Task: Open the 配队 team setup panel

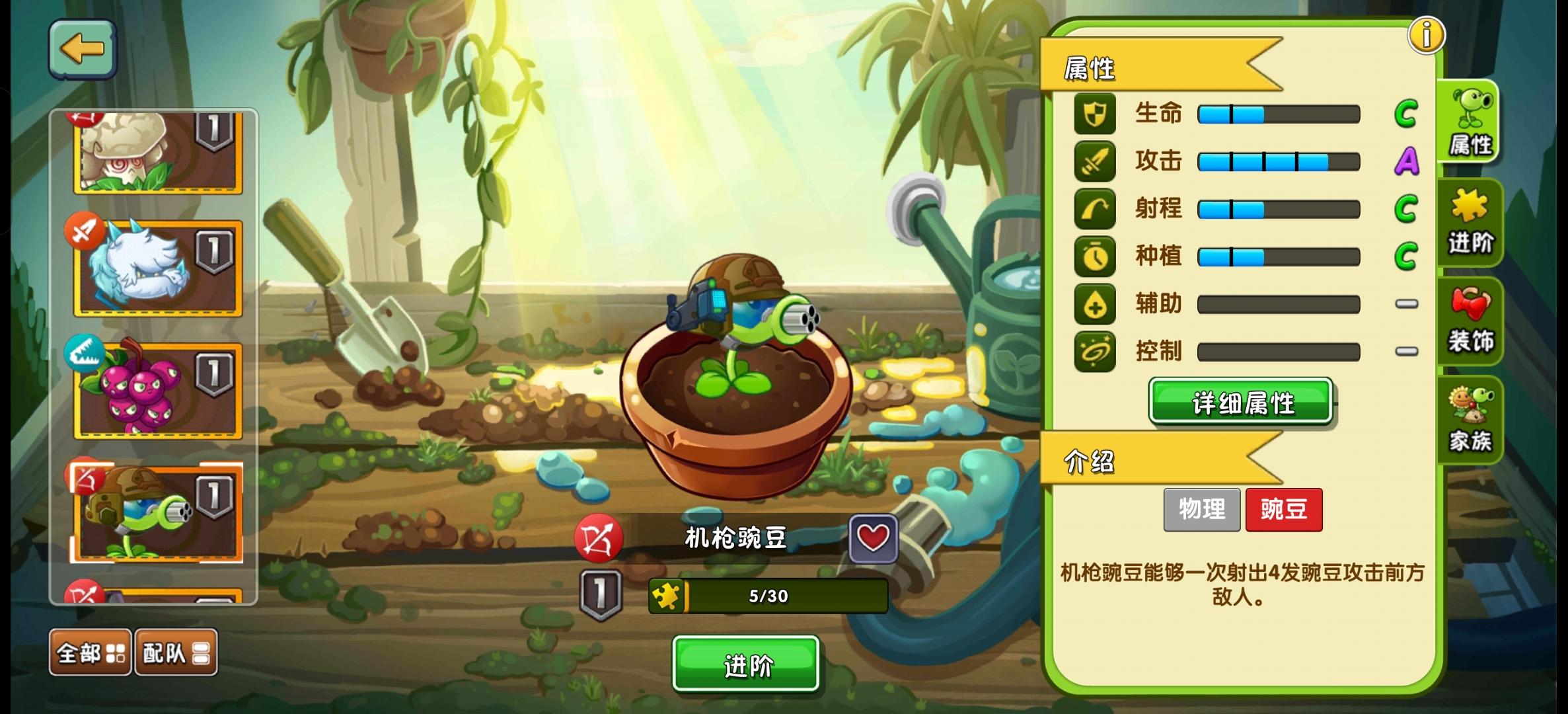Action: (176, 653)
